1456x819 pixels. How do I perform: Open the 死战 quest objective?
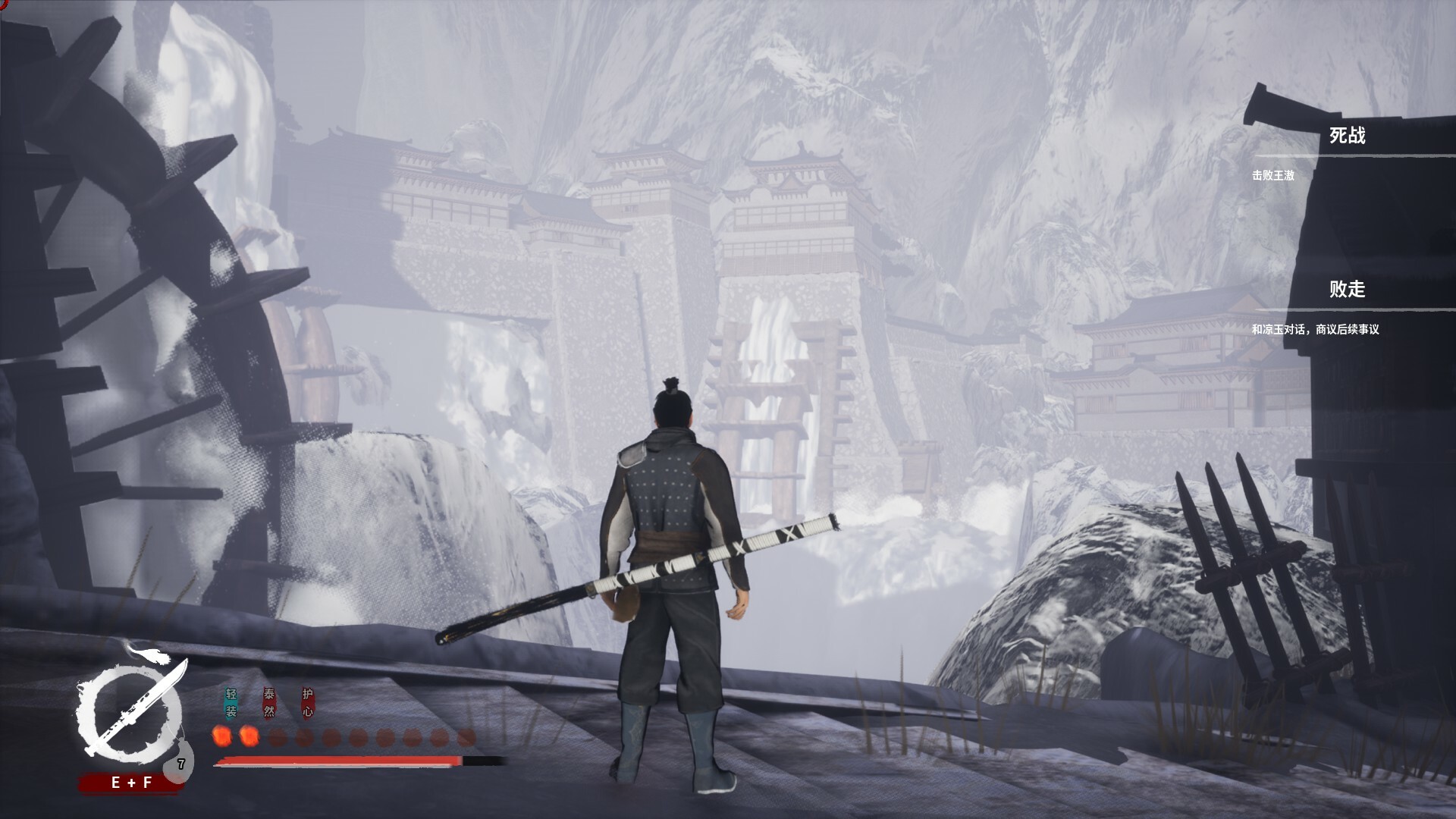pos(1347,136)
